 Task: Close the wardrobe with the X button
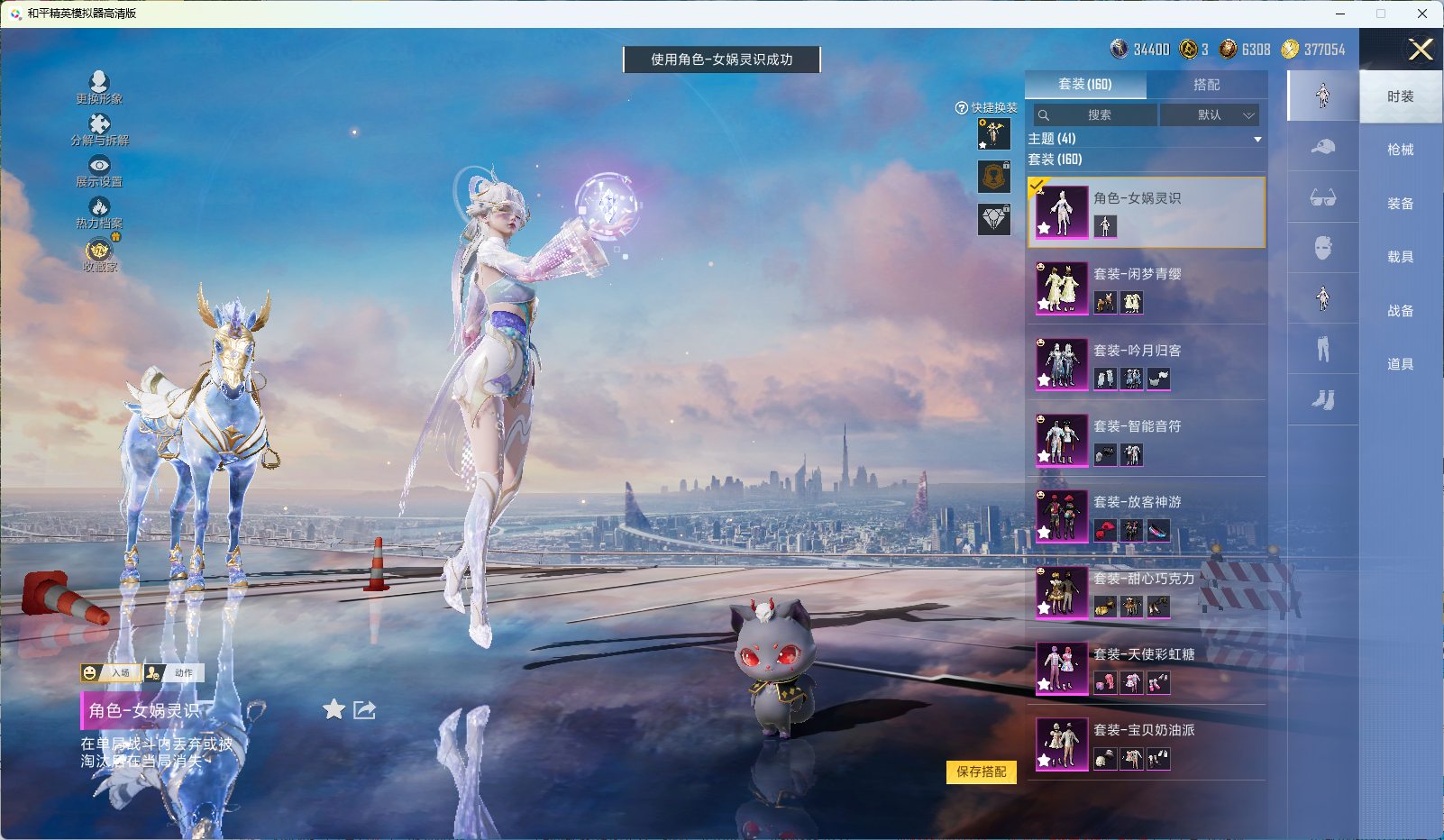[x=1421, y=50]
